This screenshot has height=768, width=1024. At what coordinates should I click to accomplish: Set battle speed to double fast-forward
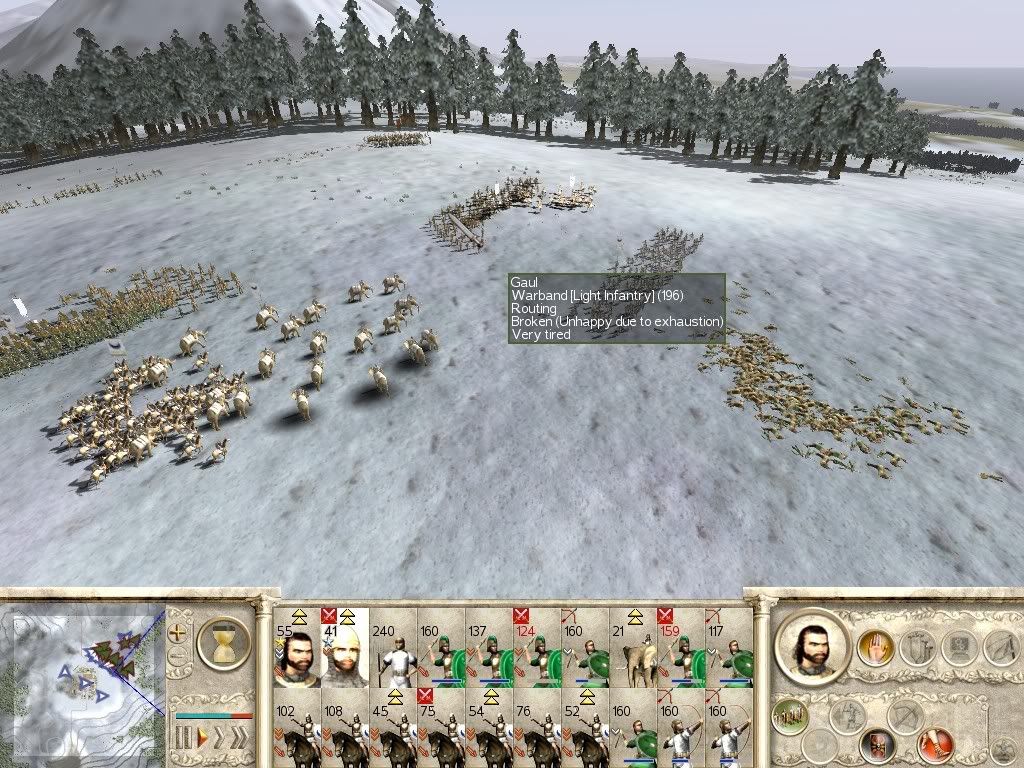[x=220, y=740]
